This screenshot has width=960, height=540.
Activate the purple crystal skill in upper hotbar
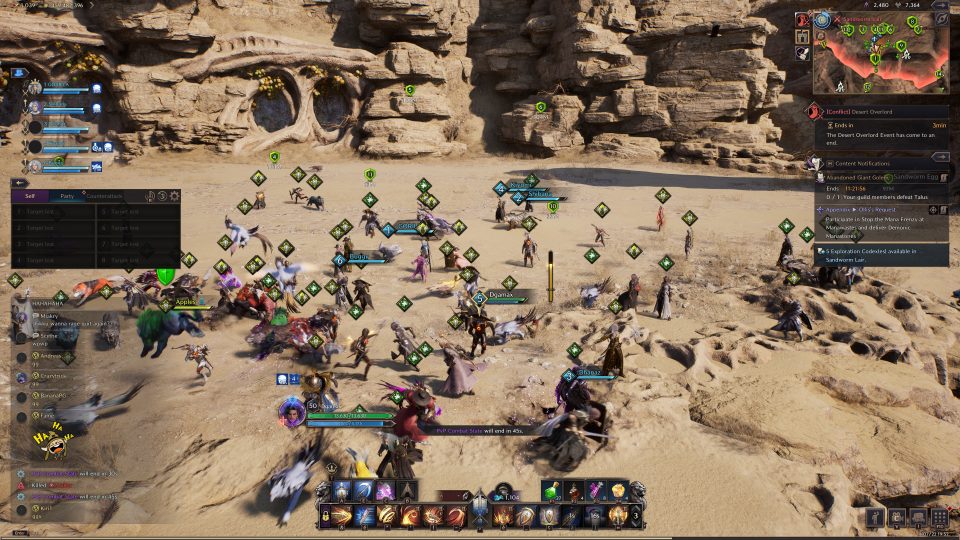(x=385, y=490)
